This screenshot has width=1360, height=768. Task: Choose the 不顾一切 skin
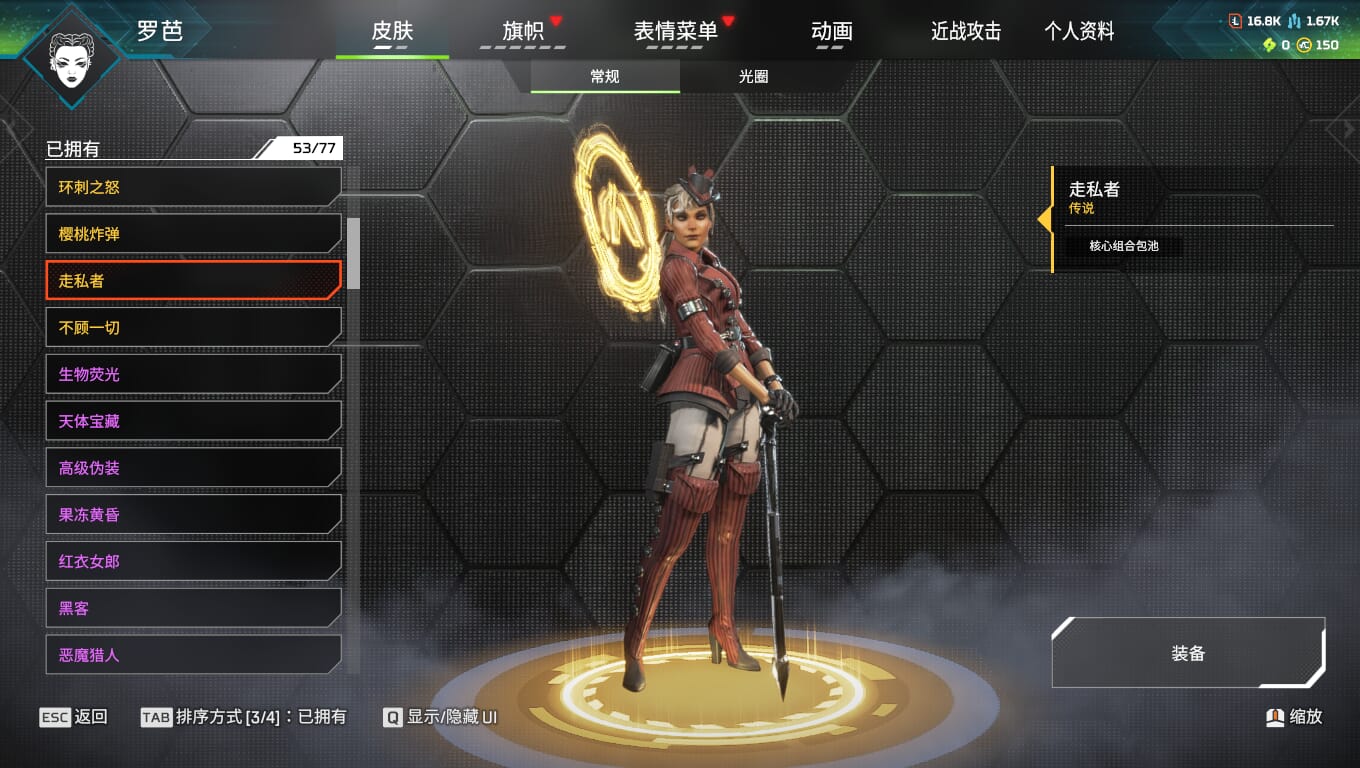coord(193,328)
